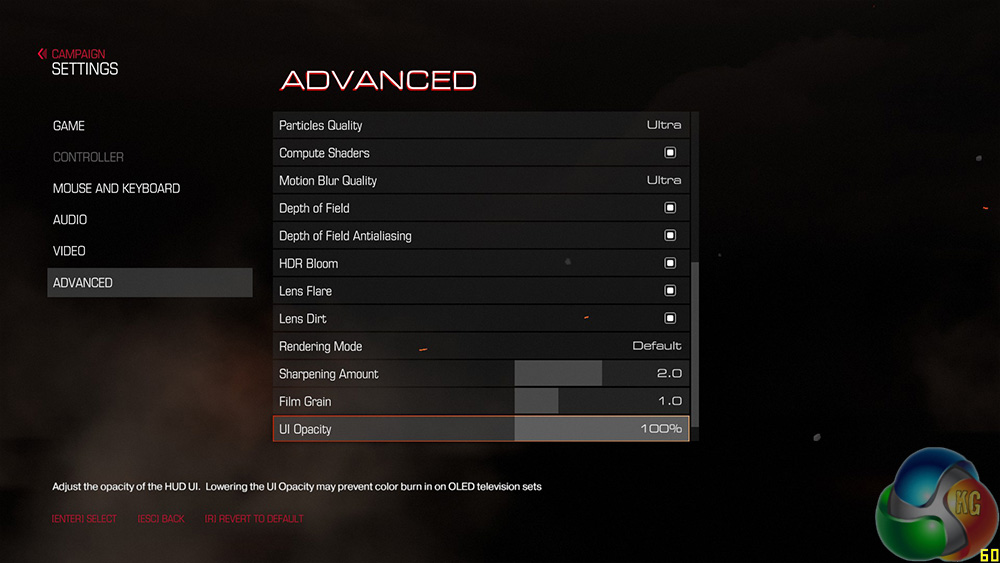This screenshot has width=1000, height=563.
Task: Toggle Depth of Field Antialiasing checkbox
Action: (x=670, y=236)
